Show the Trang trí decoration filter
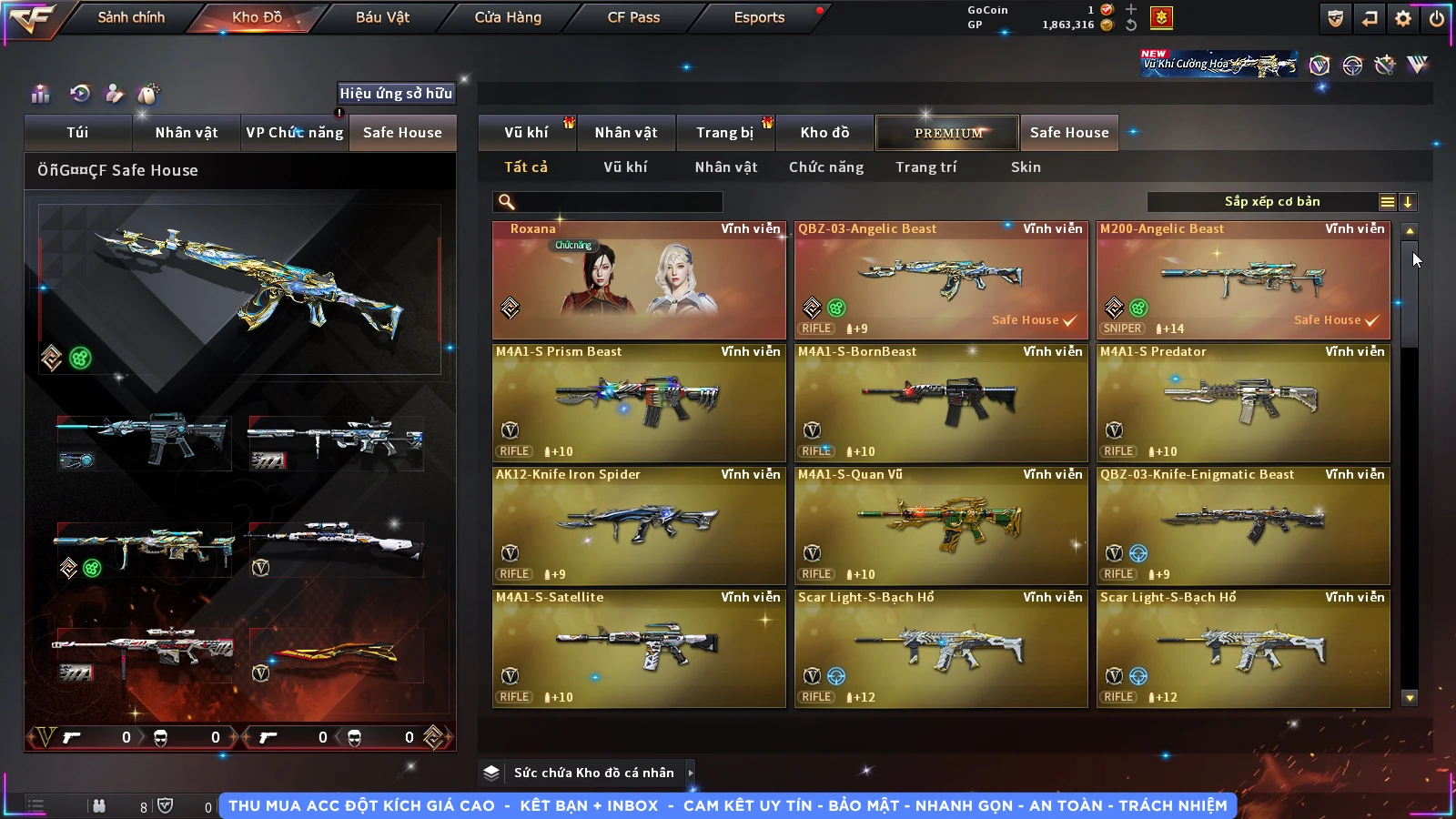1456x819 pixels. pyautogui.click(x=925, y=167)
